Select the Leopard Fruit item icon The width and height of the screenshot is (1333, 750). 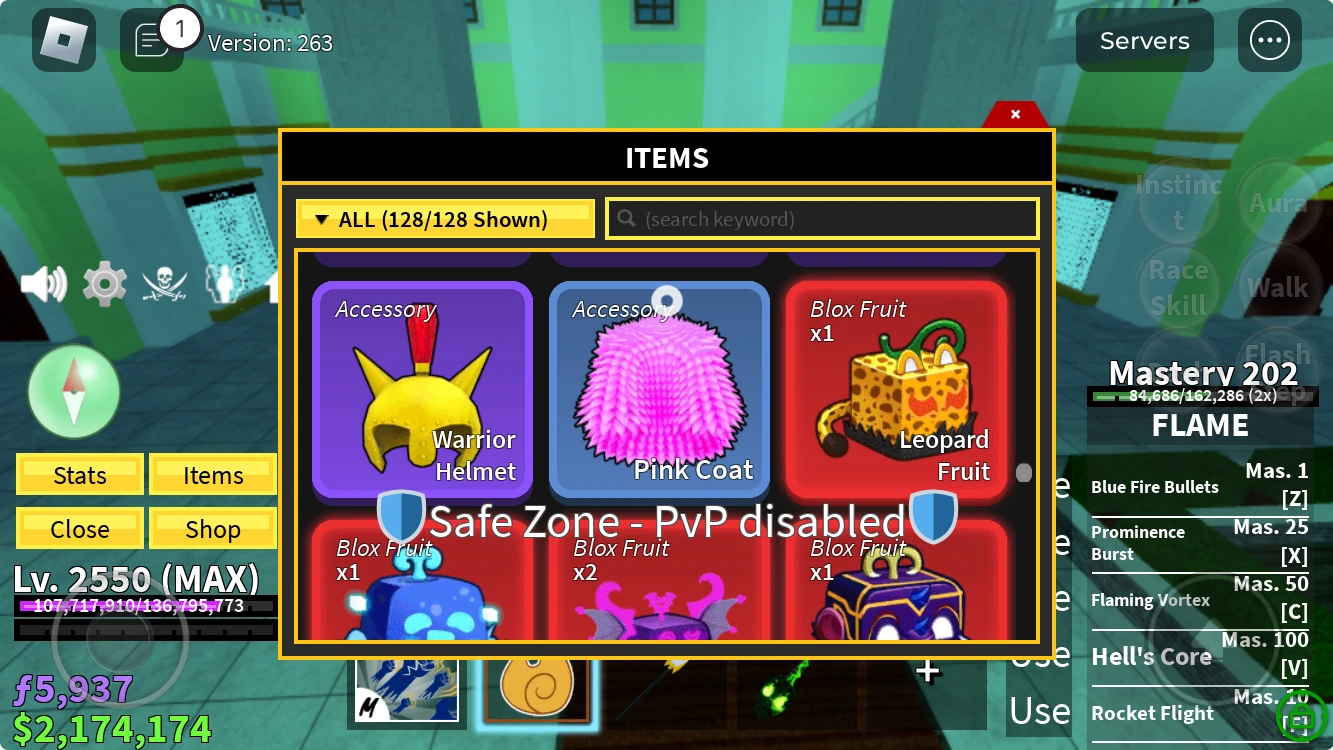pos(896,390)
